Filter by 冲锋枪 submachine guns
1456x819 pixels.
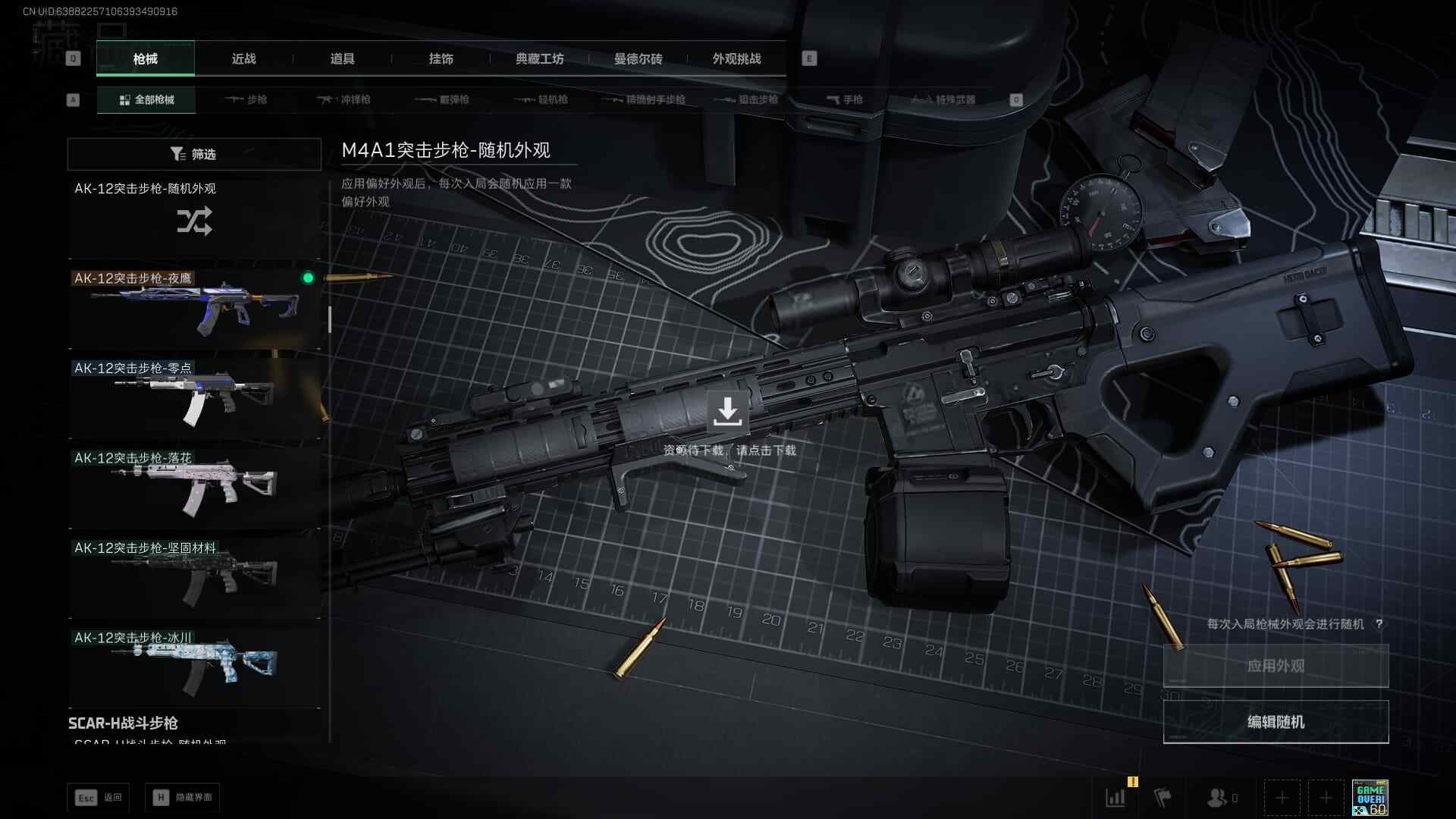[344, 99]
